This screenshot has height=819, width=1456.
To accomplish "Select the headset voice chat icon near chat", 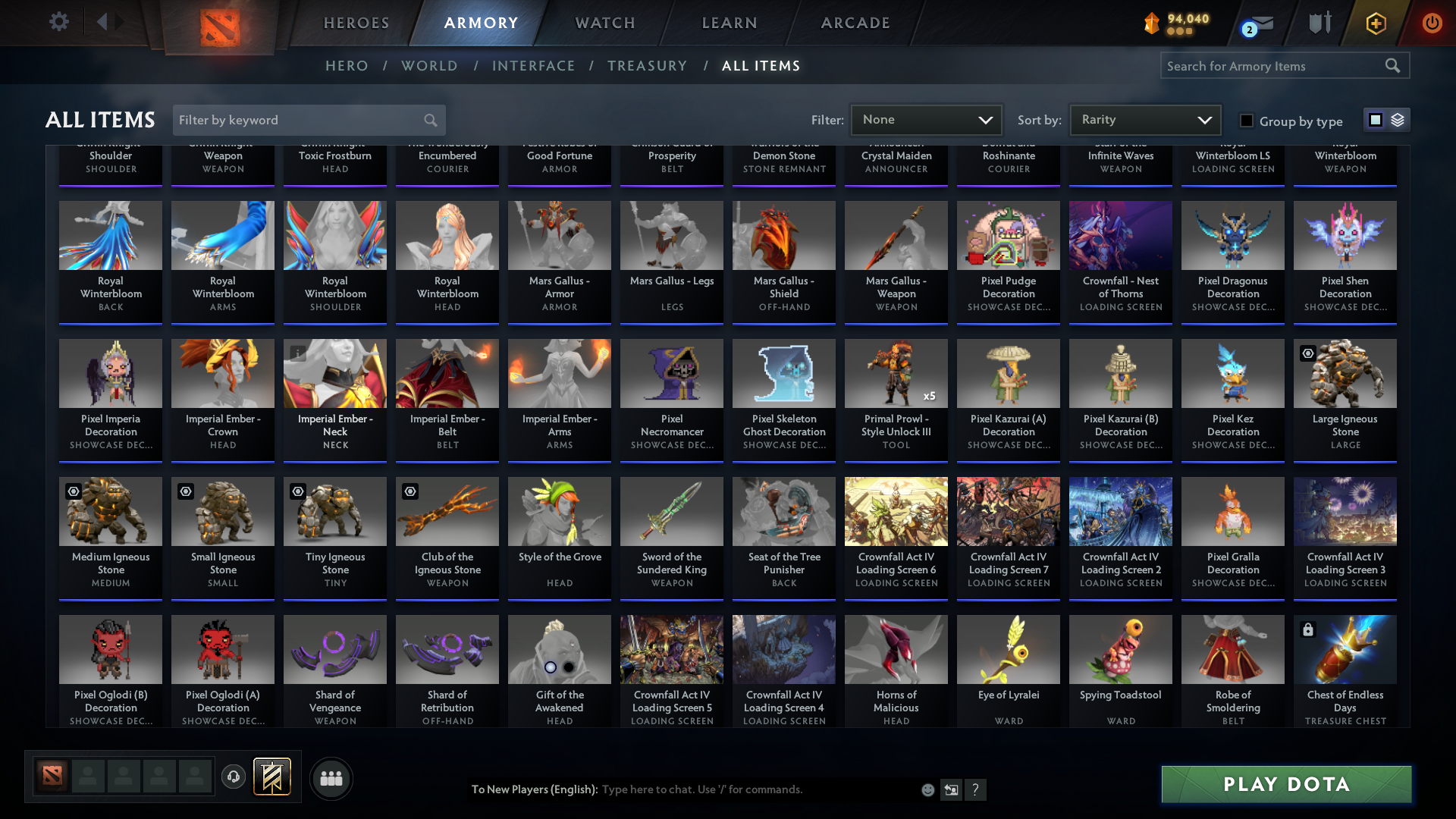I will point(233,776).
